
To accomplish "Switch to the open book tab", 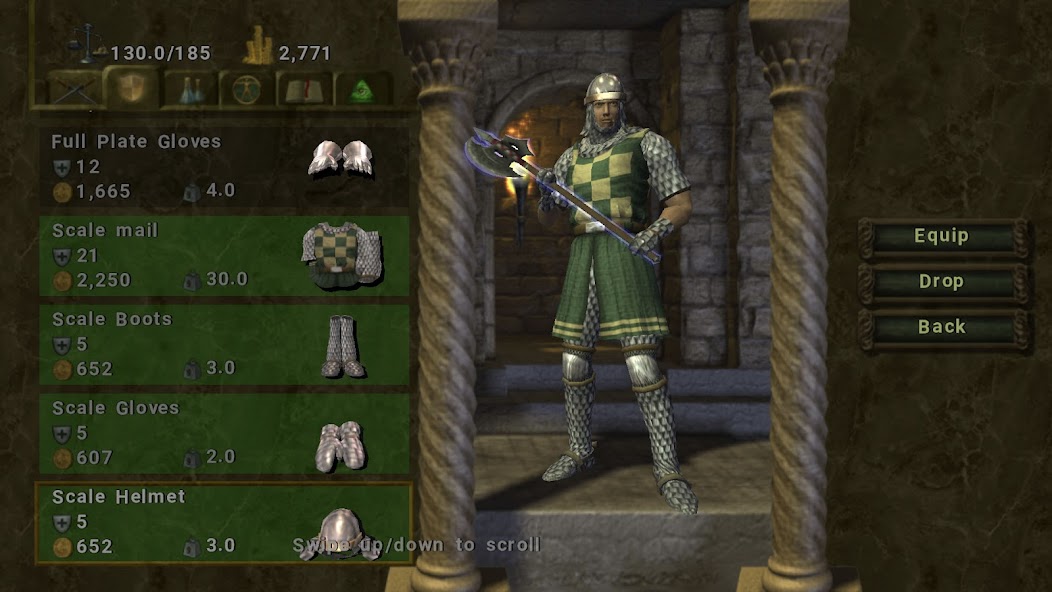I will pos(306,89).
